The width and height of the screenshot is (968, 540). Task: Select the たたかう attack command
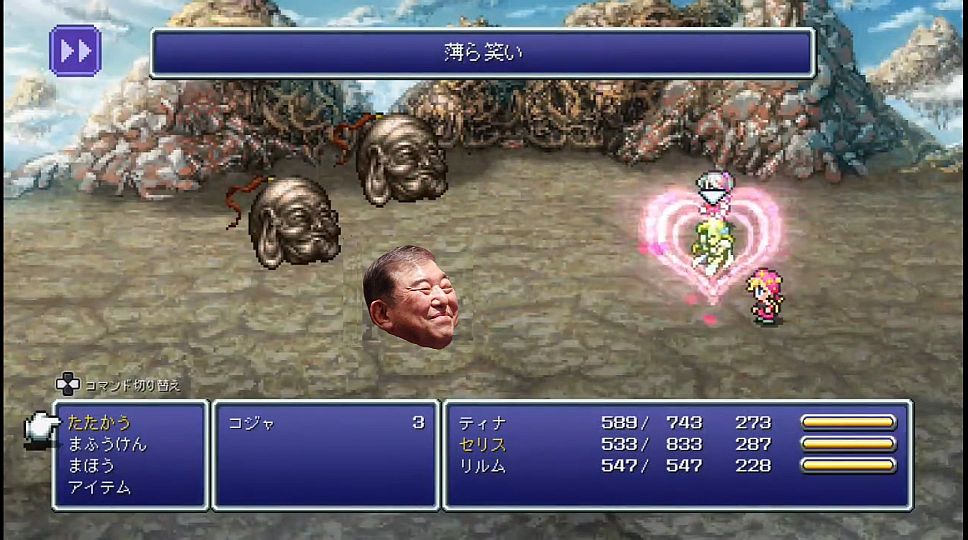[x=100, y=423]
